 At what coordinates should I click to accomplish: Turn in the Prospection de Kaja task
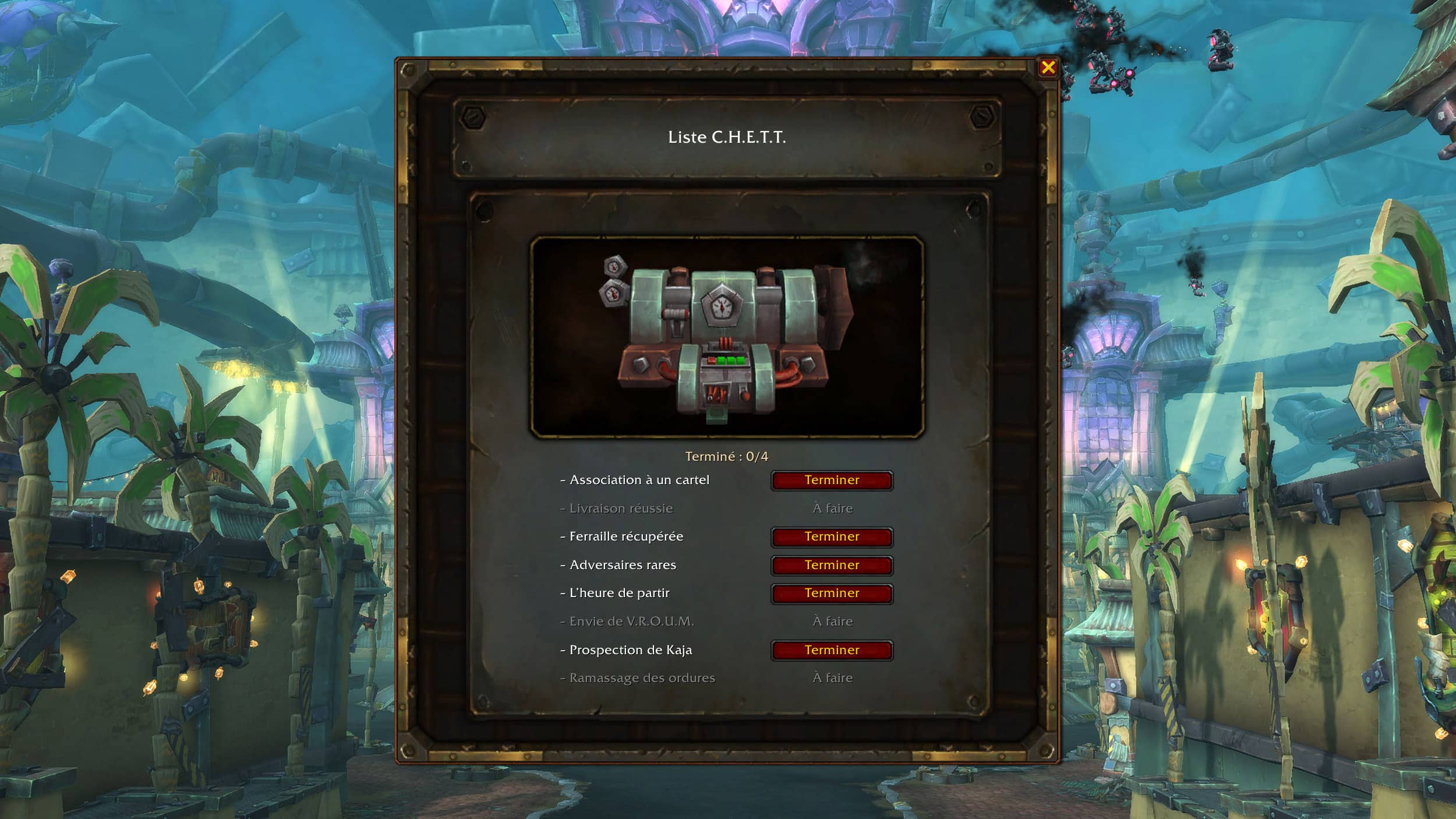[x=832, y=650]
